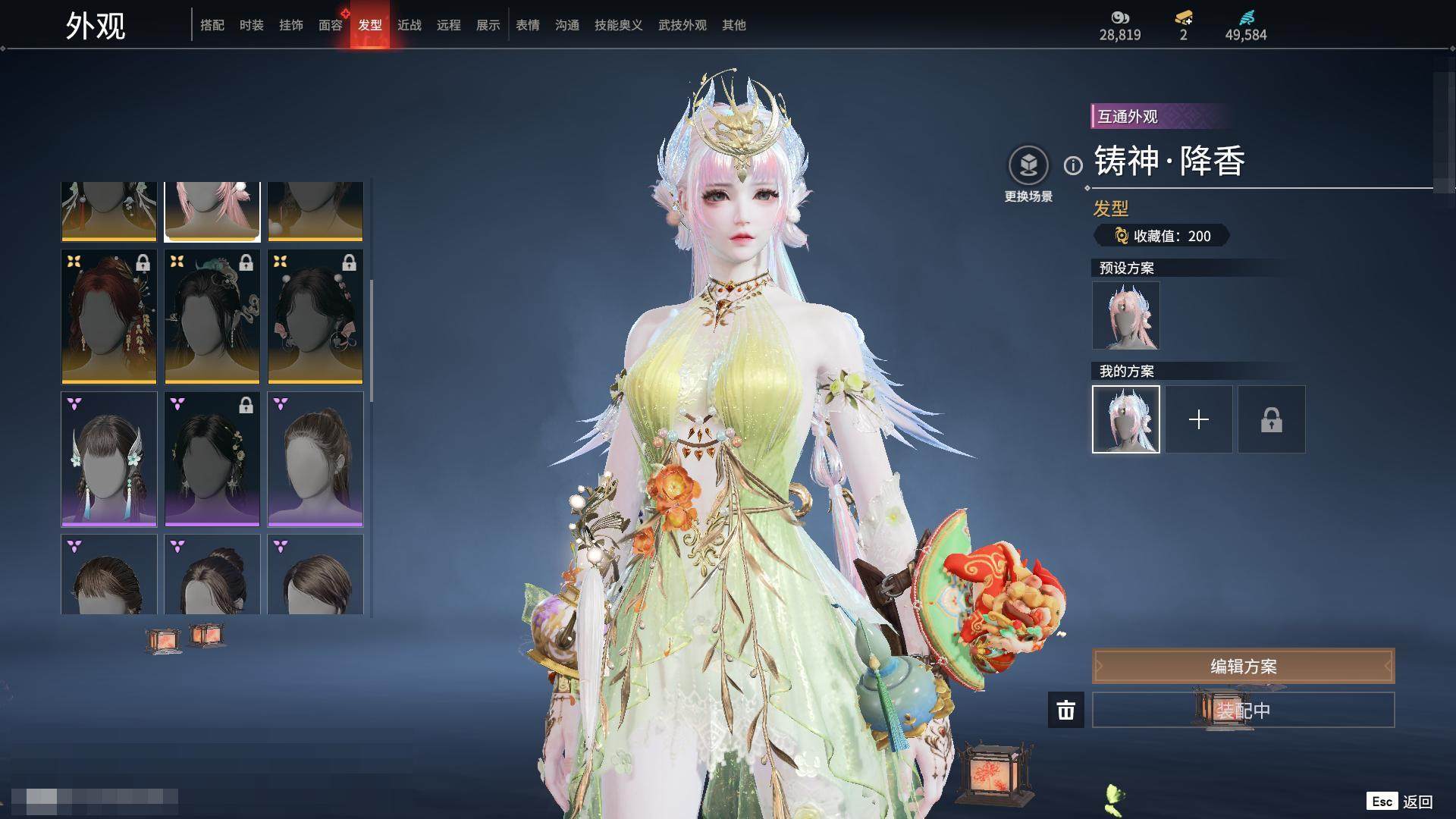Choose the brown high ponytail hairstyle
1456x819 pixels.
(315, 459)
